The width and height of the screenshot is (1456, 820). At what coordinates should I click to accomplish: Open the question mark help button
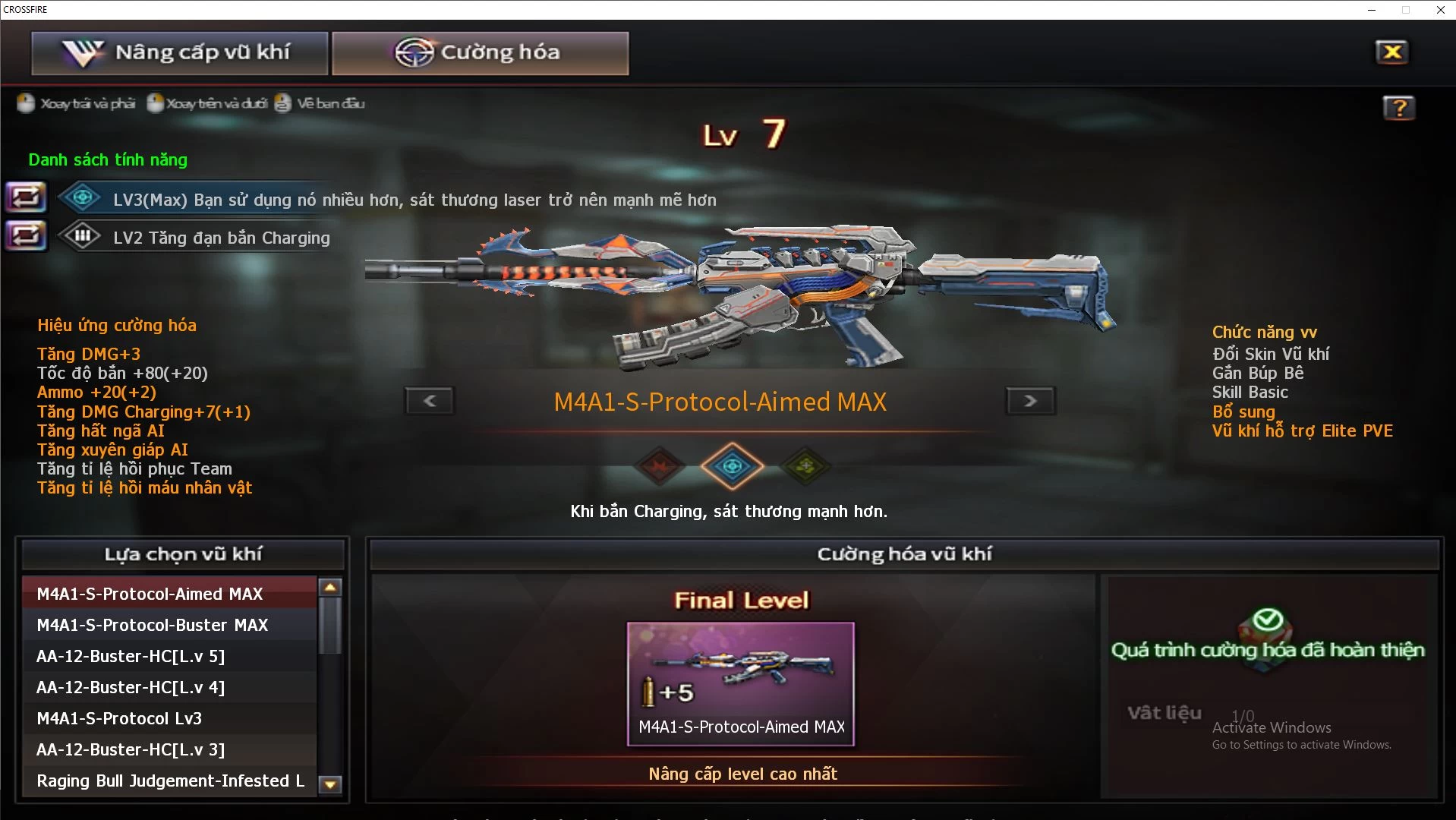click(1398, 108)
